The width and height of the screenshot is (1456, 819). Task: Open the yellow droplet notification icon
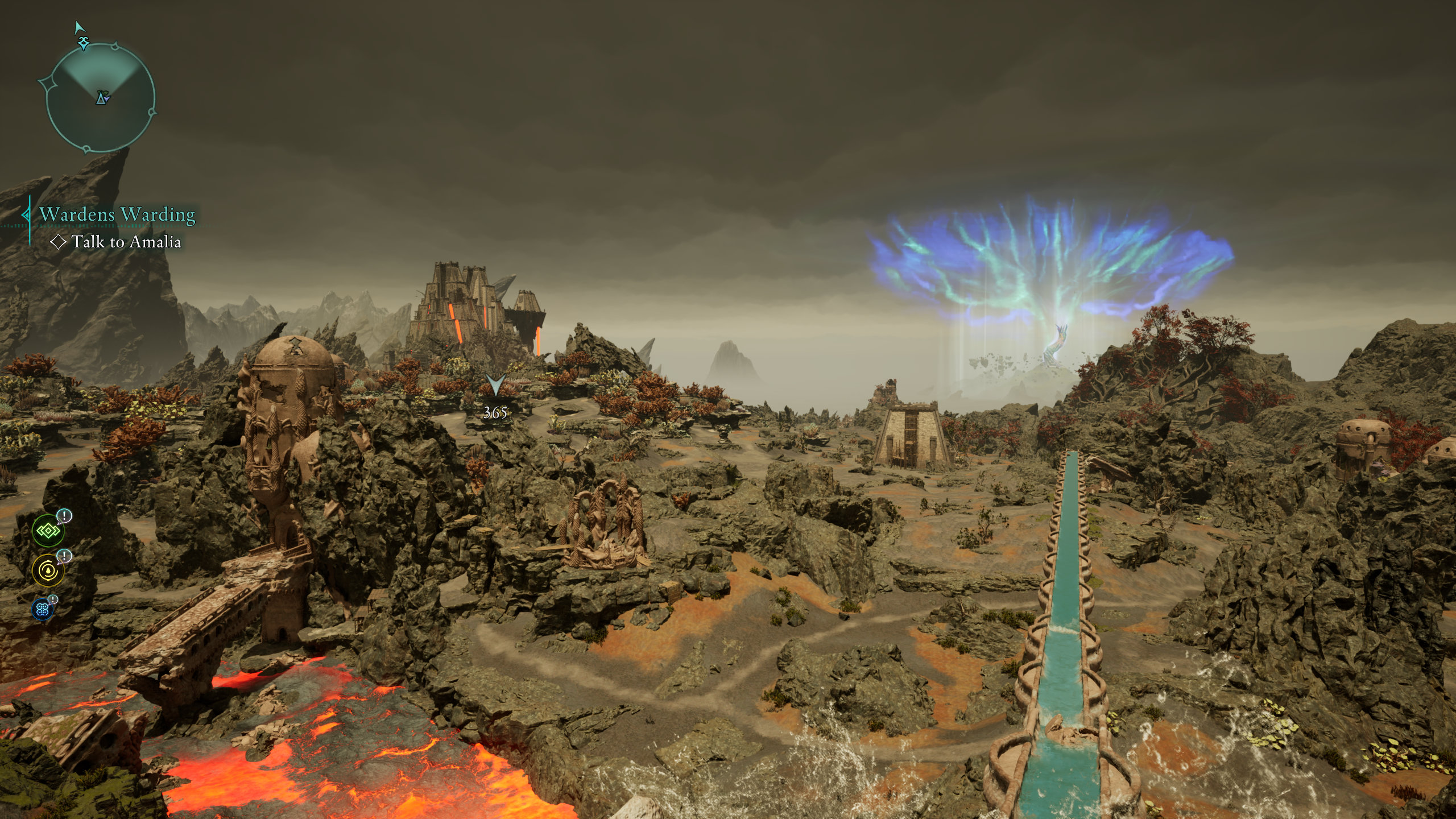48,570
